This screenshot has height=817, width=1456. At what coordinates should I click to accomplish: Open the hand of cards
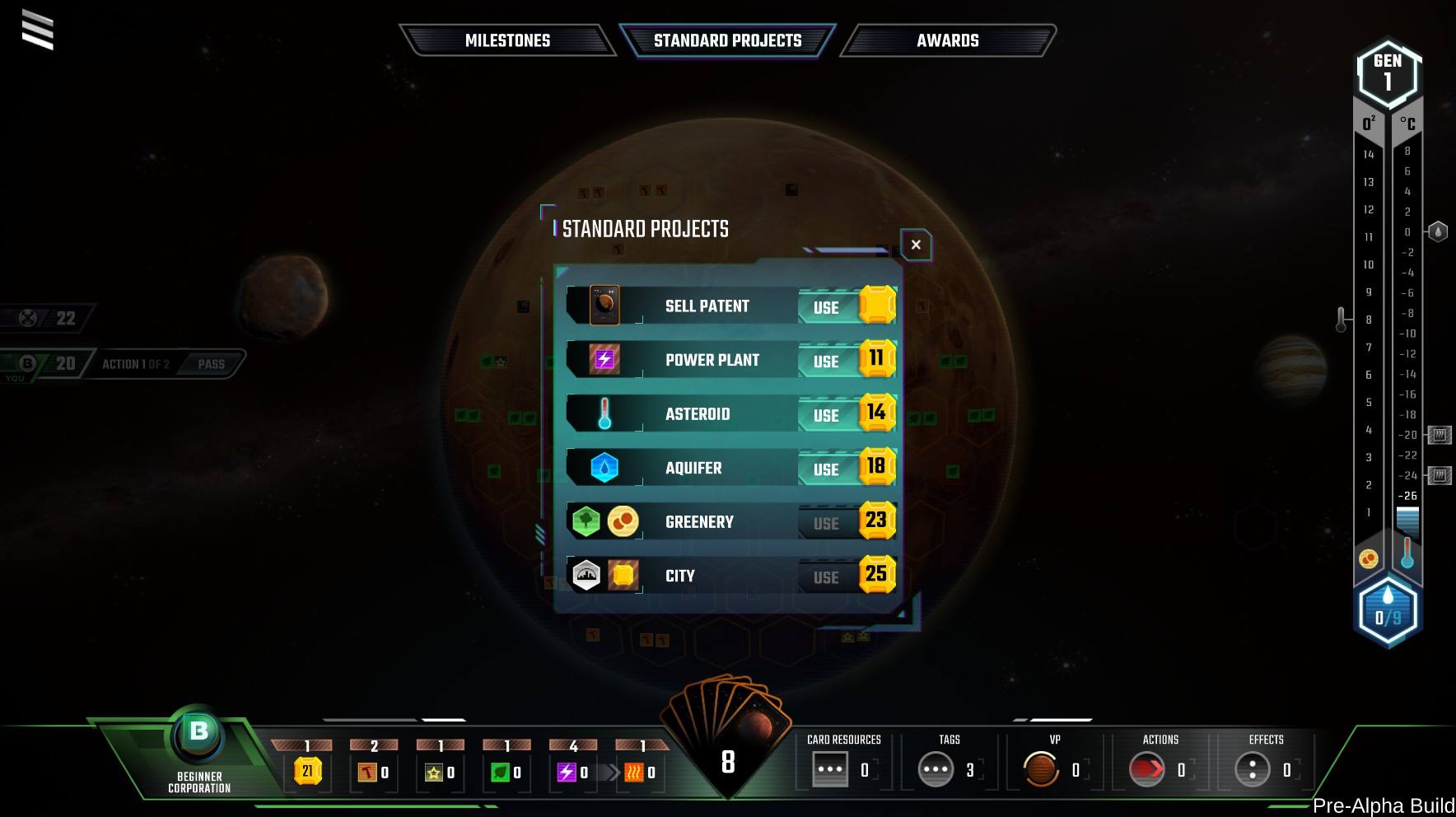coord(728,725)
